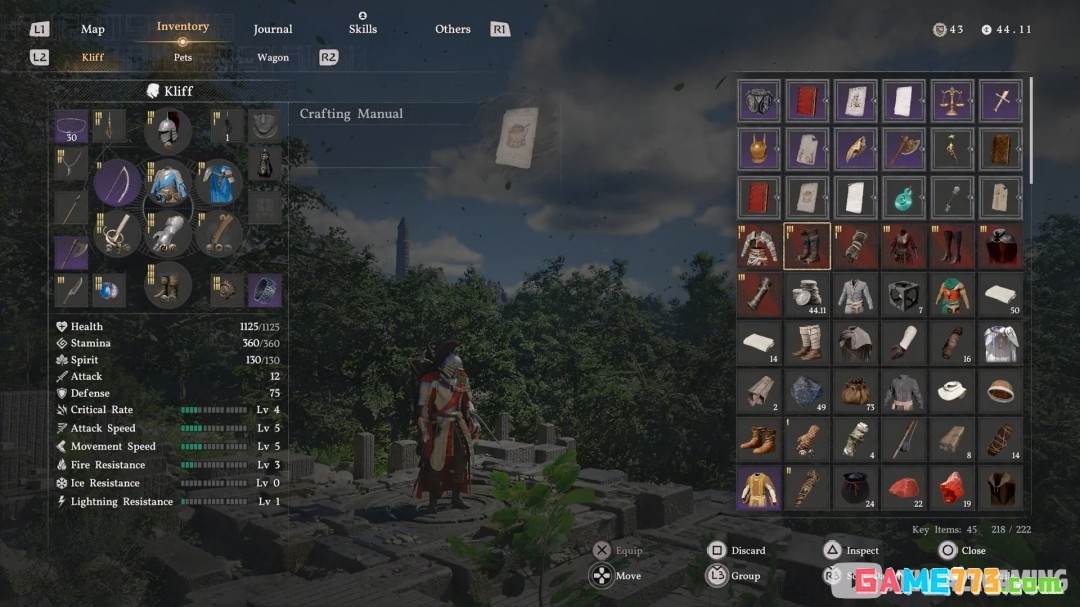Viewport: 1080px width, 607px height.
Task: Open the Others tab
Action: [452, 30]
